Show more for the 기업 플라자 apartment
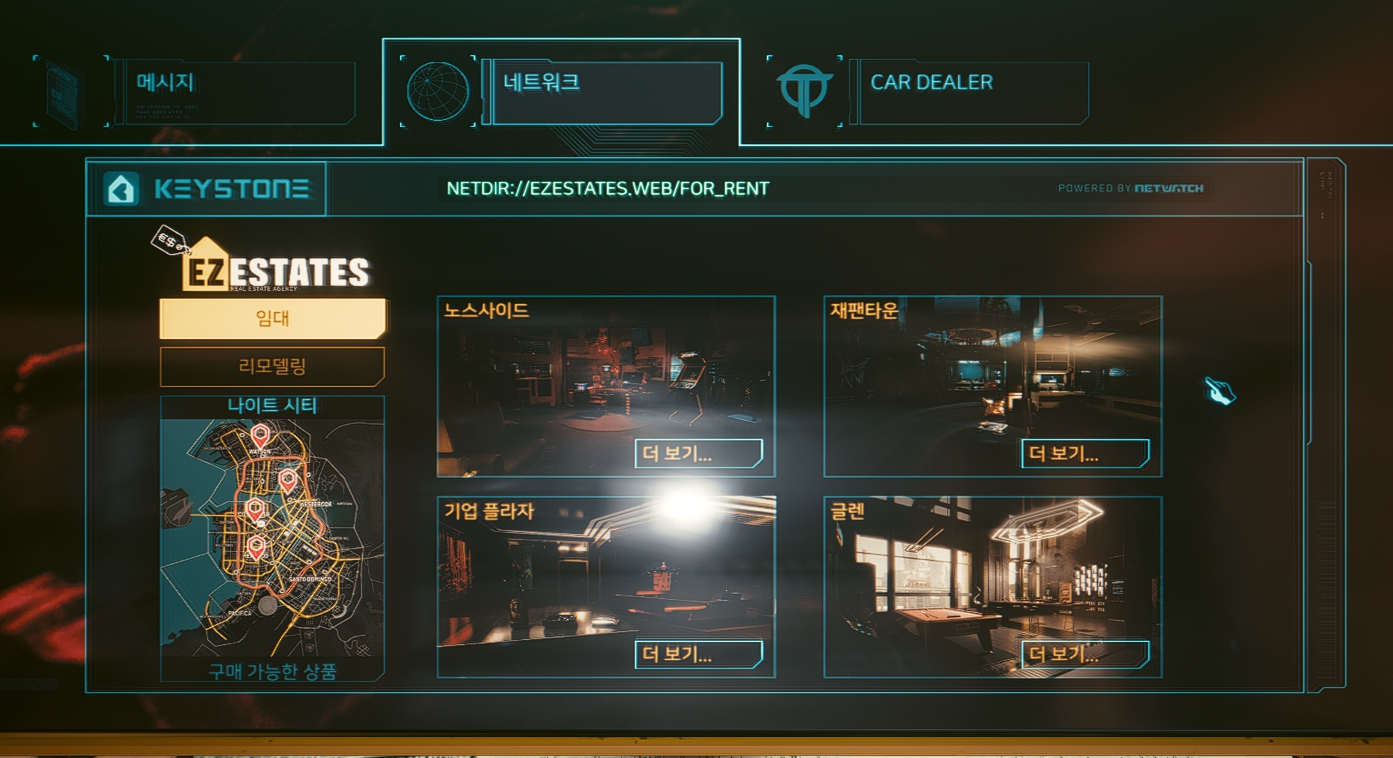 698,655
